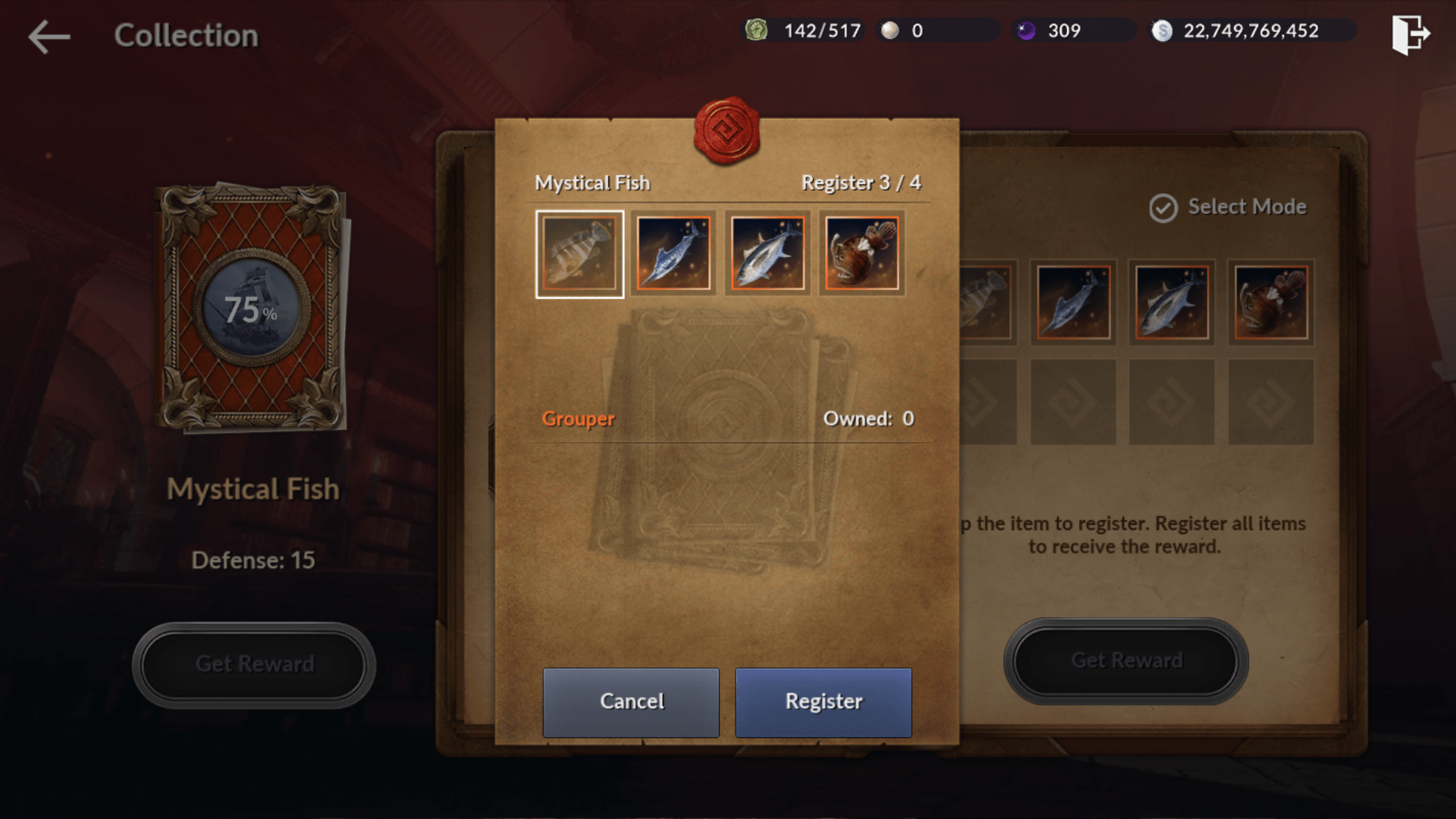The width and height of the screenshot is (1456, 819).
Task: Click the third tuna fish icon in the dialog
Action: pyautogui.click(x=767, y=254)
